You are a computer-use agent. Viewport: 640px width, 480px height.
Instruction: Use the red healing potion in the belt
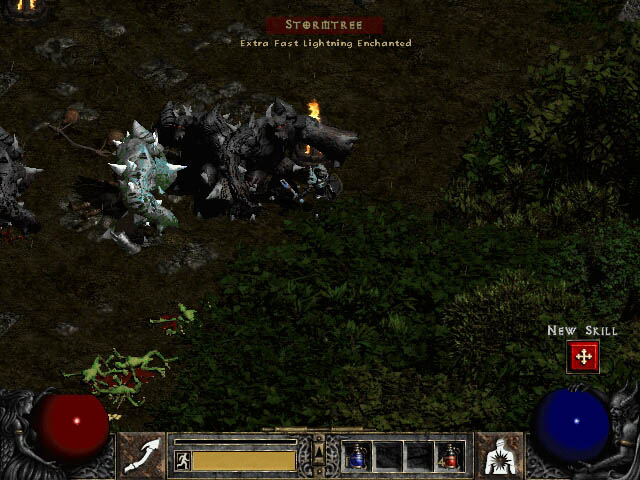pyautogui.click(x=450, y=456)
